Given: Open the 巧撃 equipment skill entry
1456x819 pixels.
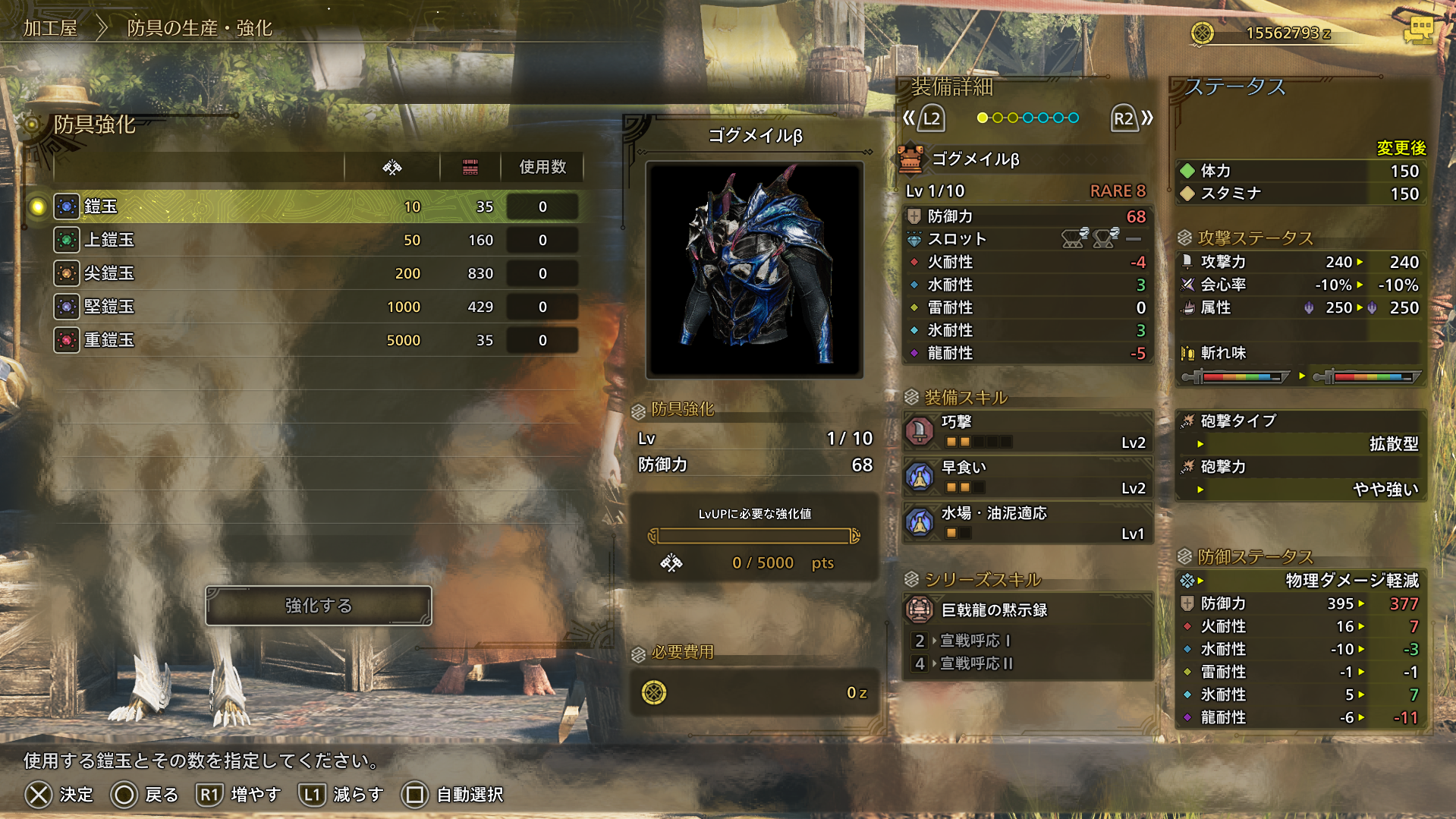Looking at the screenshot, I should click(x=1027, y=432).
